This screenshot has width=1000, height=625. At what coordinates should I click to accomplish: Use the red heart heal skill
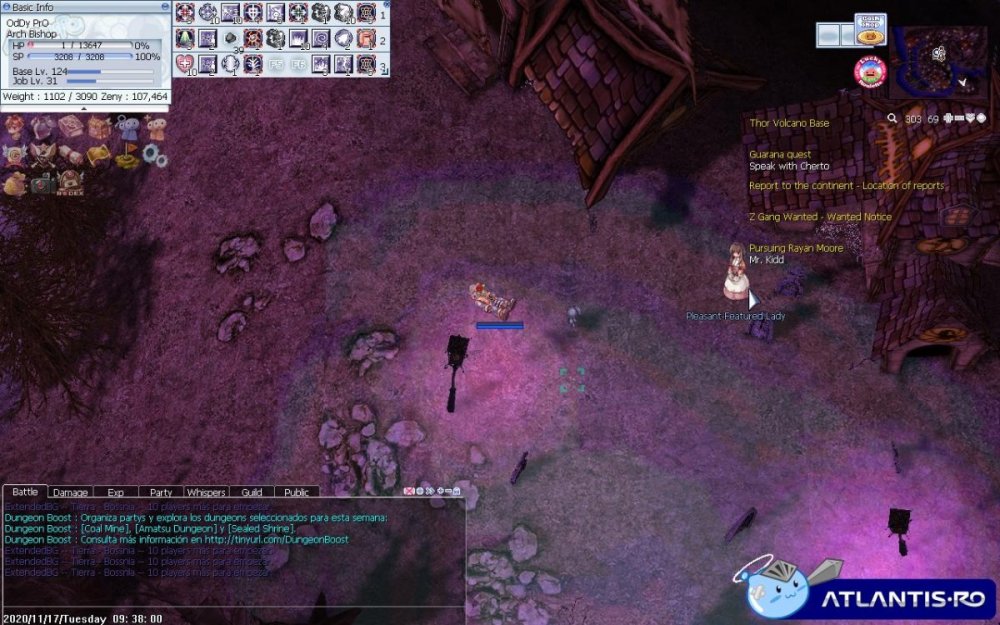point(184,65)
